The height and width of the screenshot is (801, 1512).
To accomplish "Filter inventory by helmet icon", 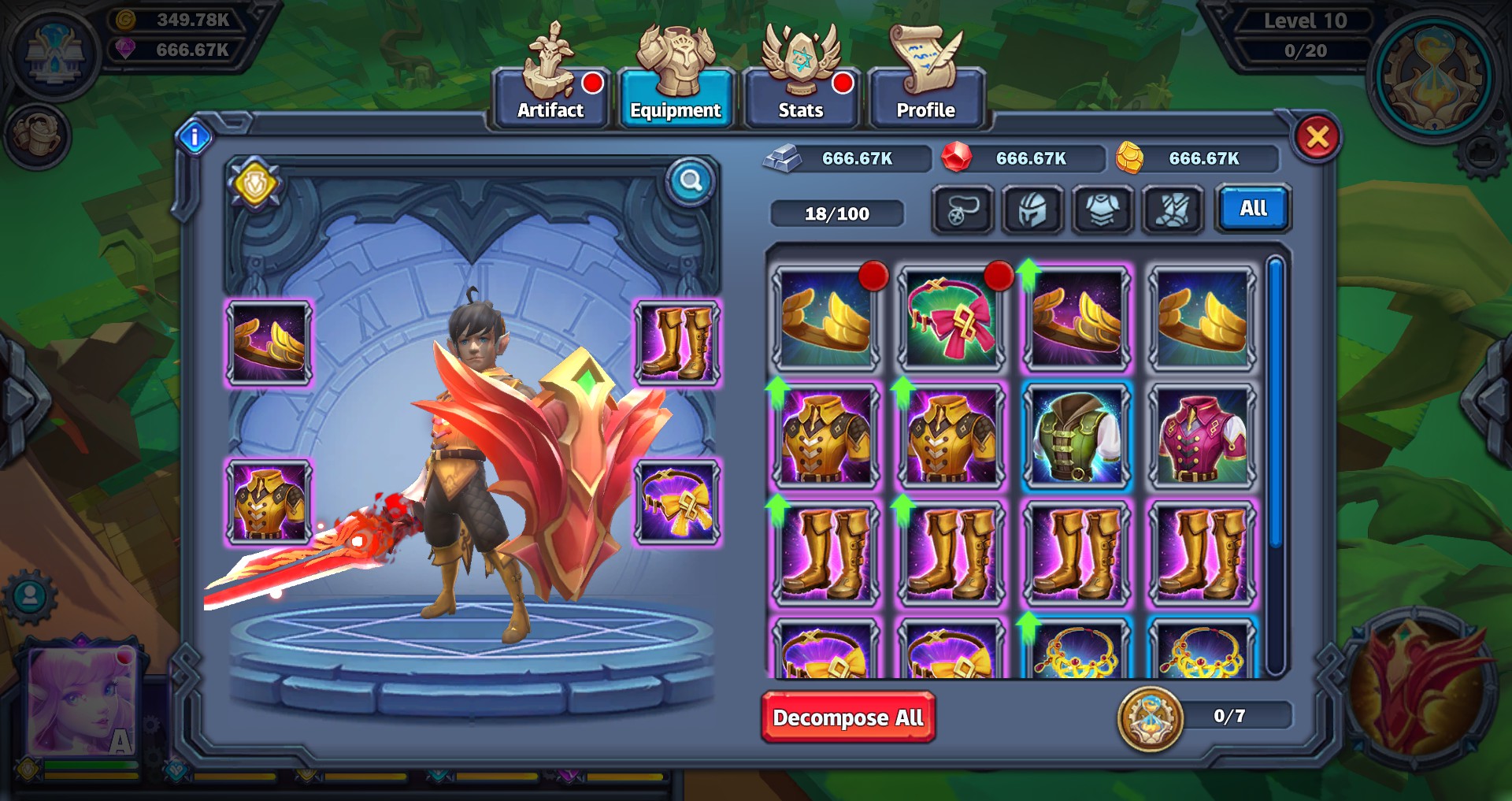I will coord(1032,210).
